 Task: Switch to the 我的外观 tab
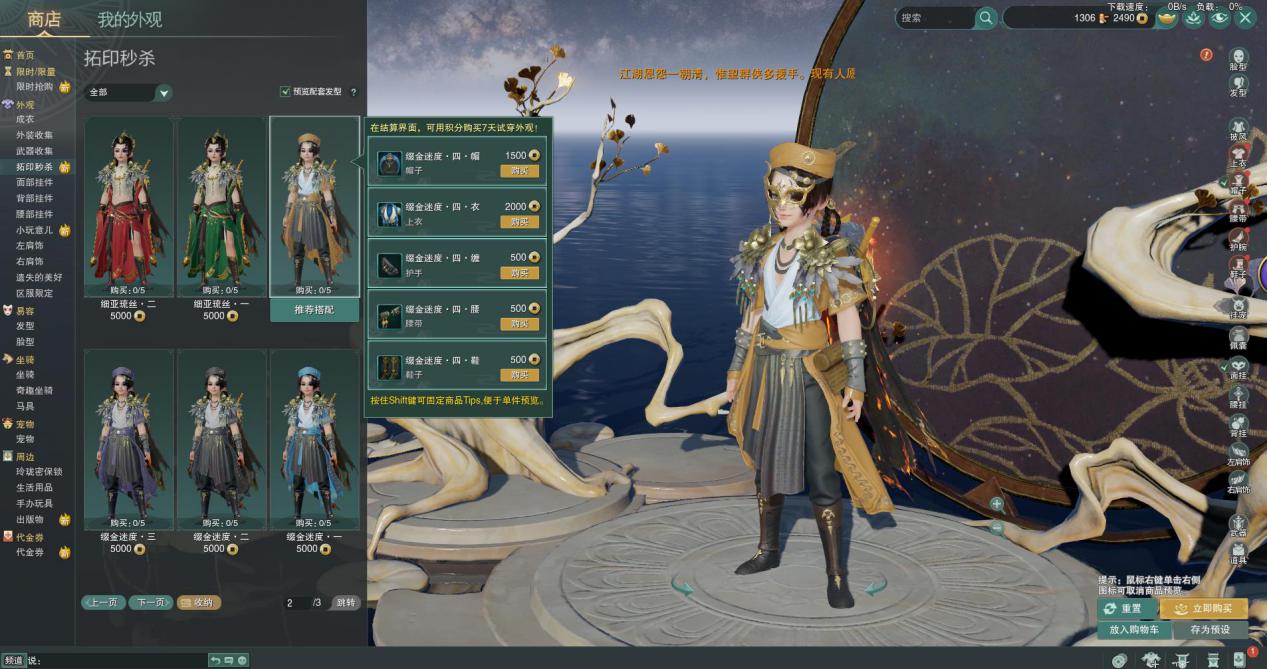[x=130, y=19]
